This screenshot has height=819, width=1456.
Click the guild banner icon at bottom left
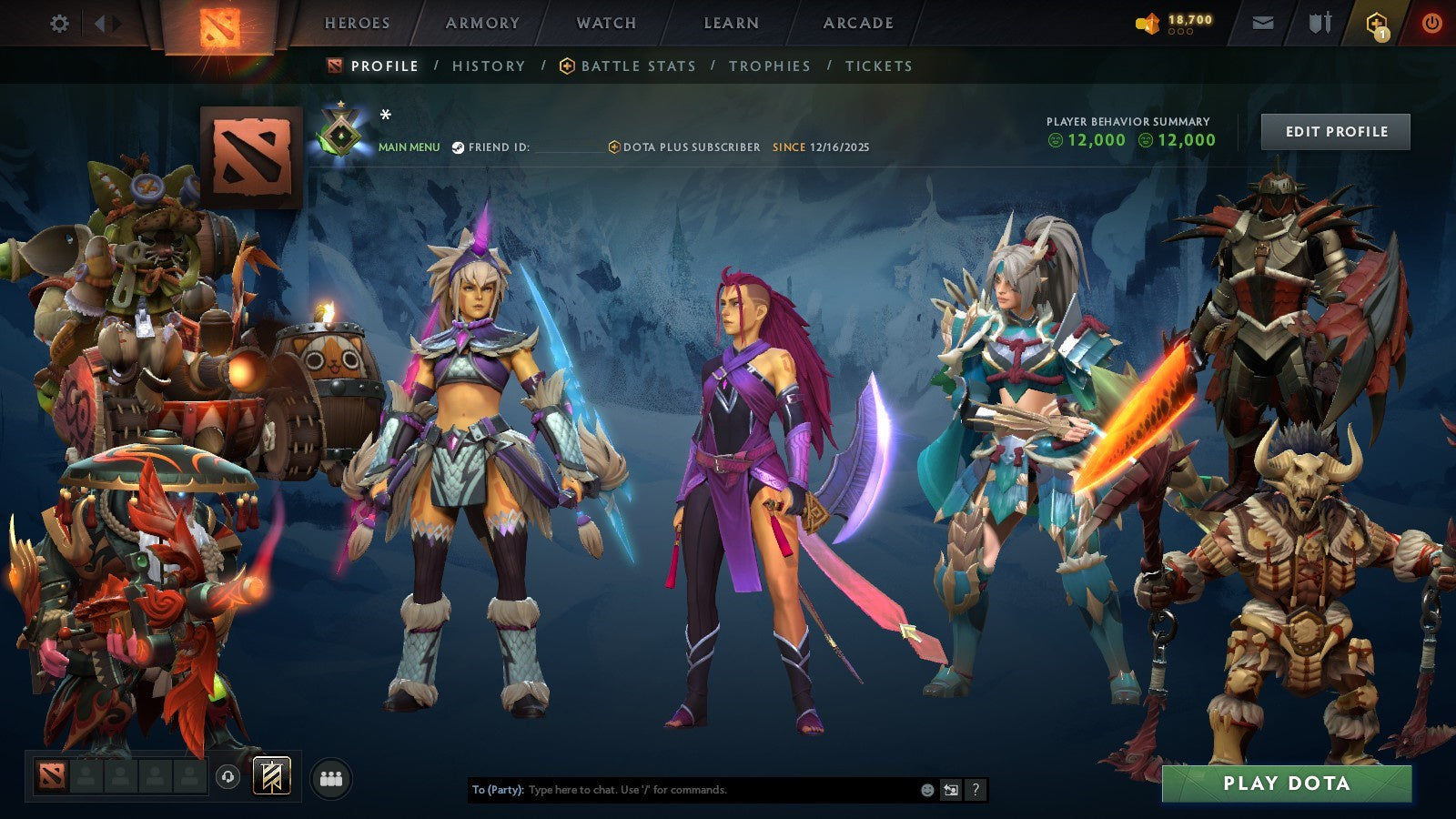coord(270,775)
